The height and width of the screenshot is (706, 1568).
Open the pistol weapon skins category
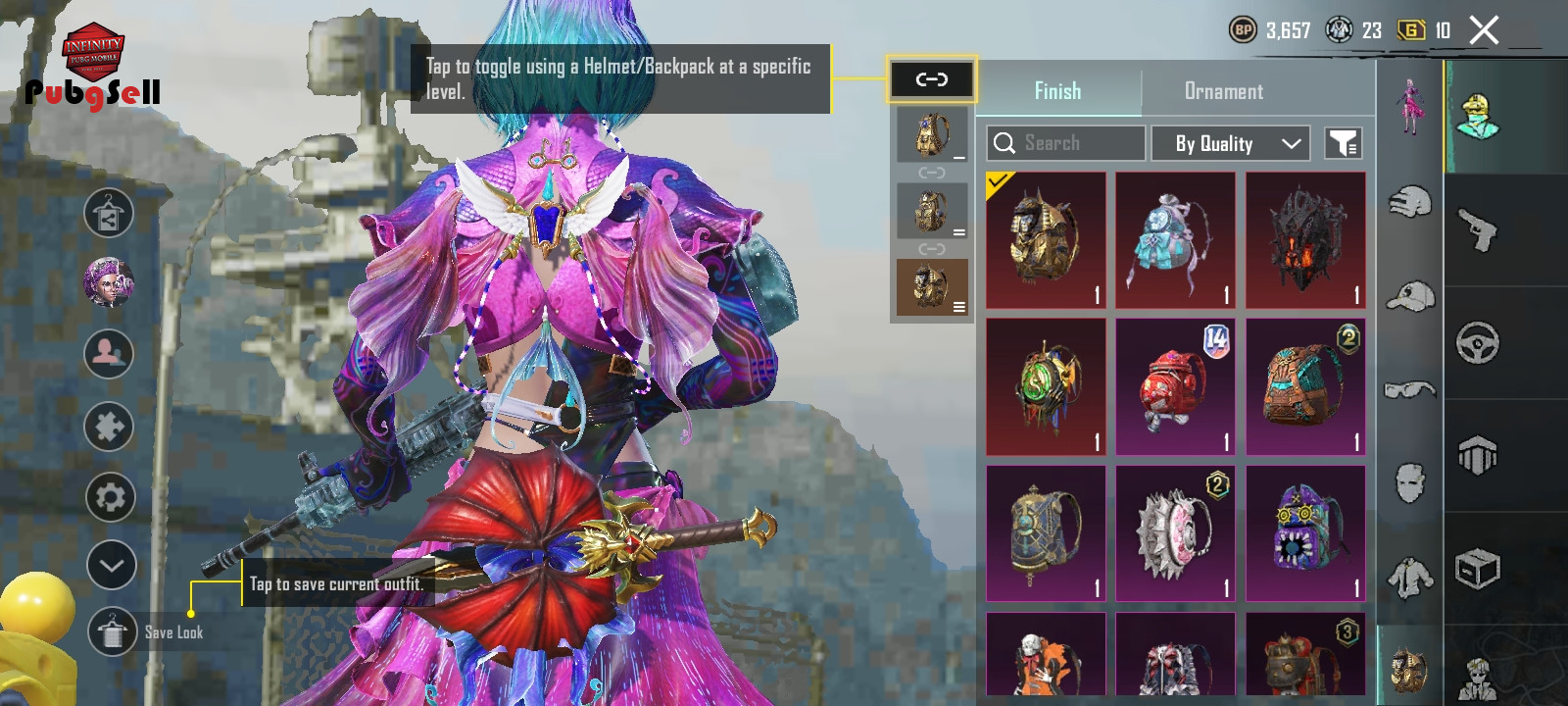click(1477, 229)
